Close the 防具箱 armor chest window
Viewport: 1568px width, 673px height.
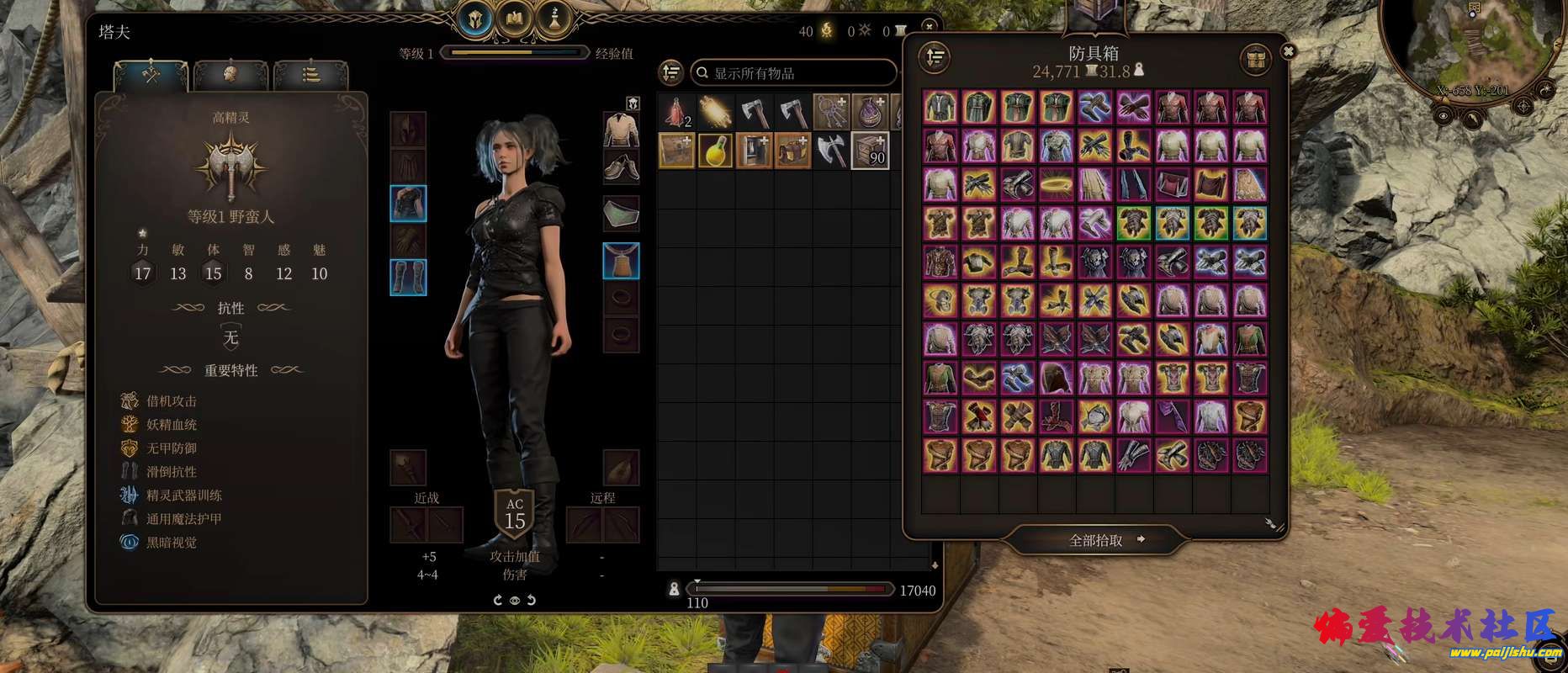[x=1287, y=51]
